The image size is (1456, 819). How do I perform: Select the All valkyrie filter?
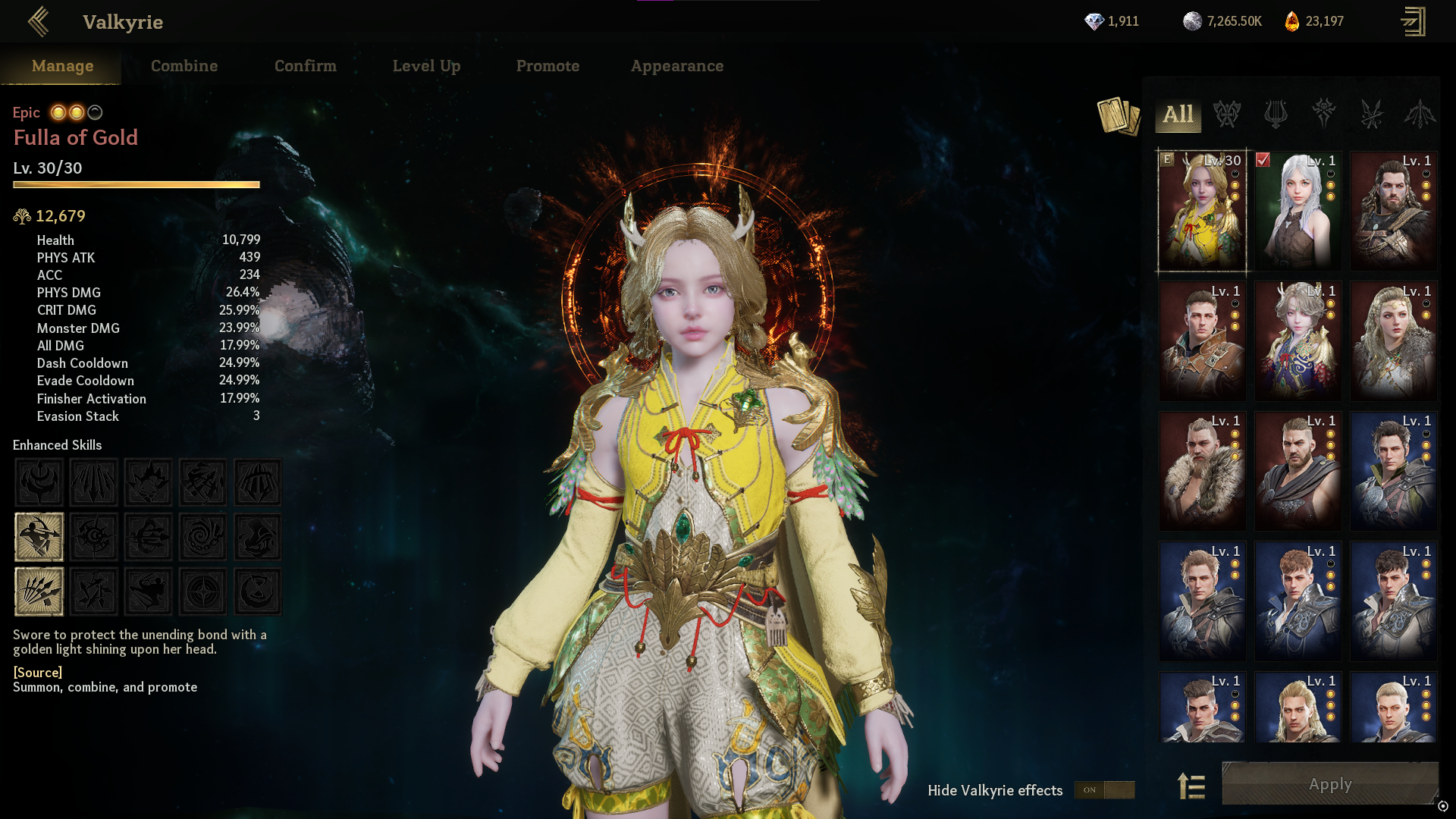click(1178, 115)
